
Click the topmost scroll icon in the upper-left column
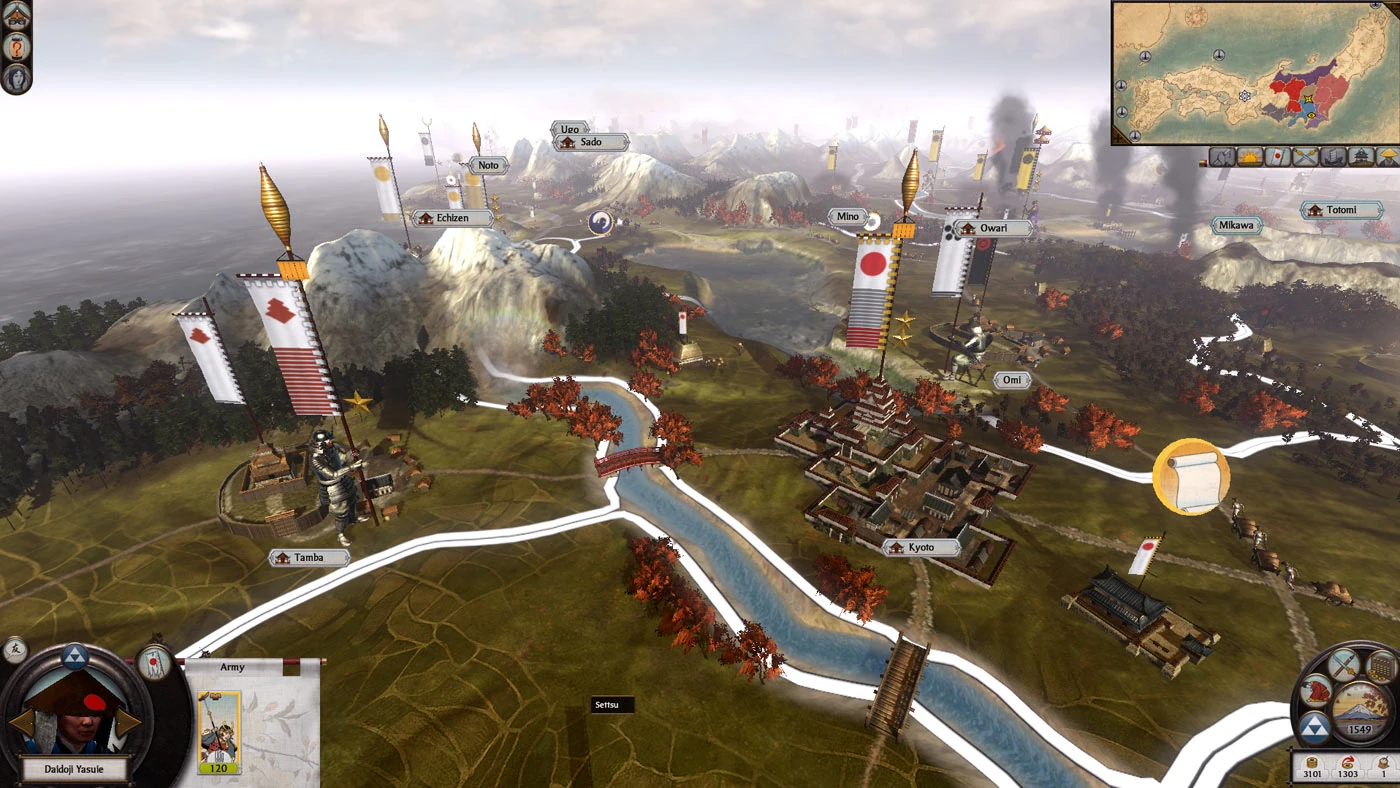point(16,15)
